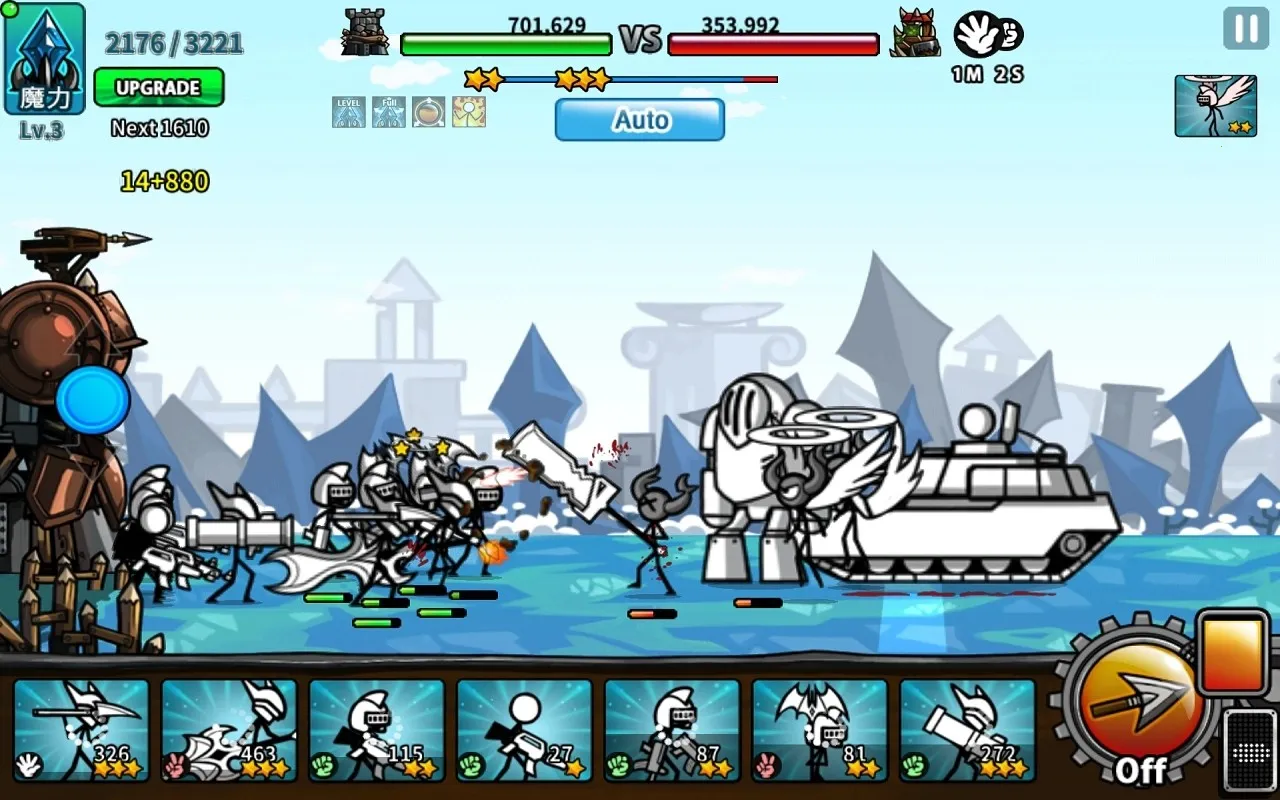Summon the spear unit costing 326
The image size is (1280, 800).
[x=82, y=730]
